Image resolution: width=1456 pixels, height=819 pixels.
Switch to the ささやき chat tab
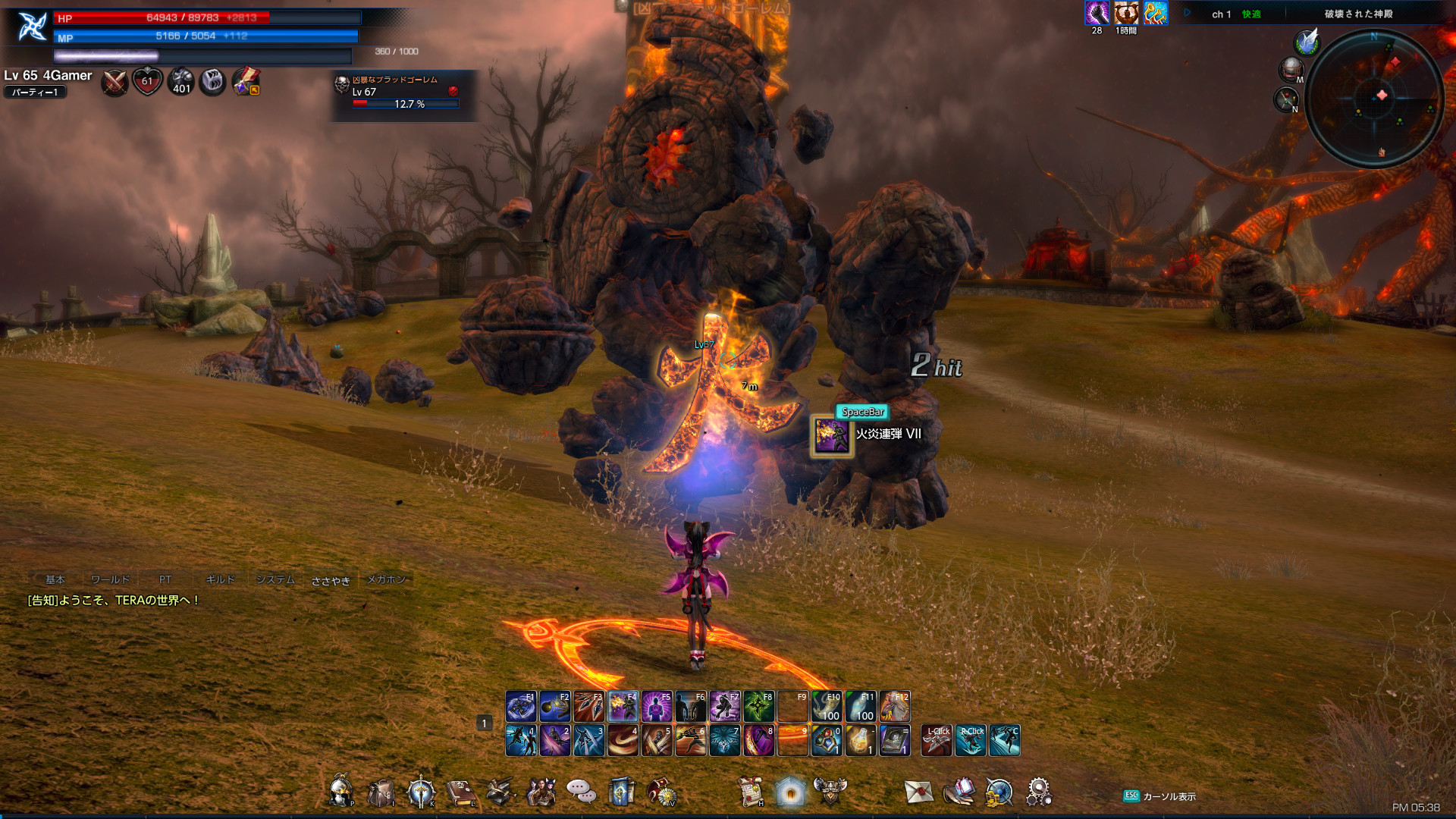331,581
